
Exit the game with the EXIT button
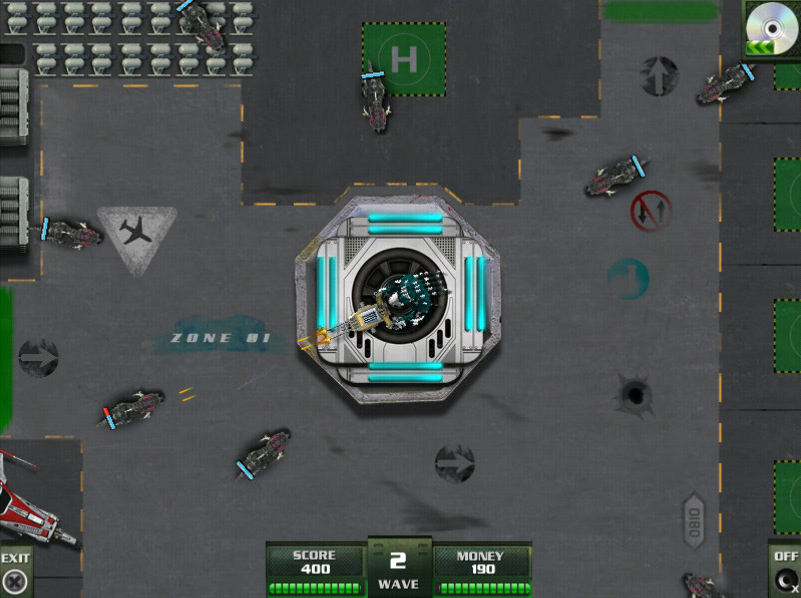(x=15, y=573)
